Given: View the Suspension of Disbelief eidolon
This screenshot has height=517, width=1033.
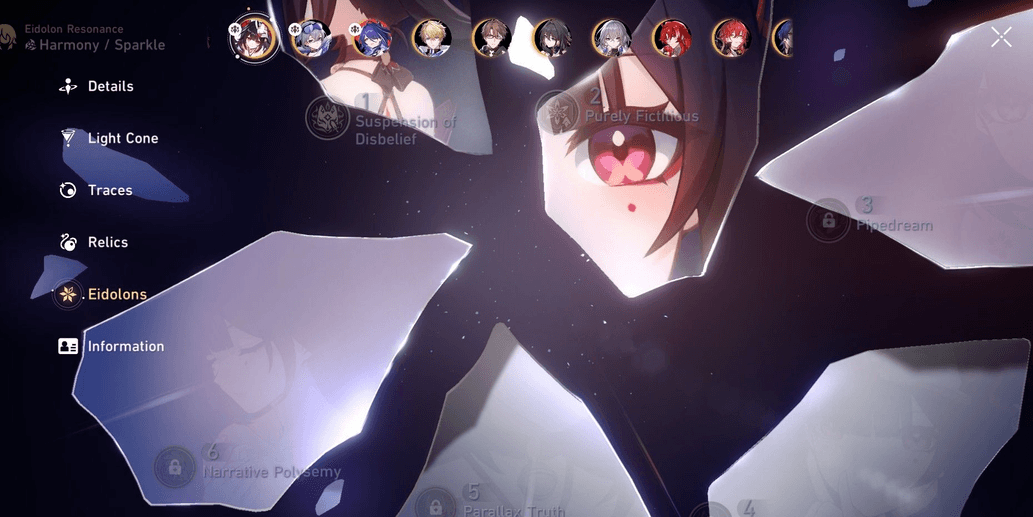Looking at the screenshot, I should (x=329, y=118).
